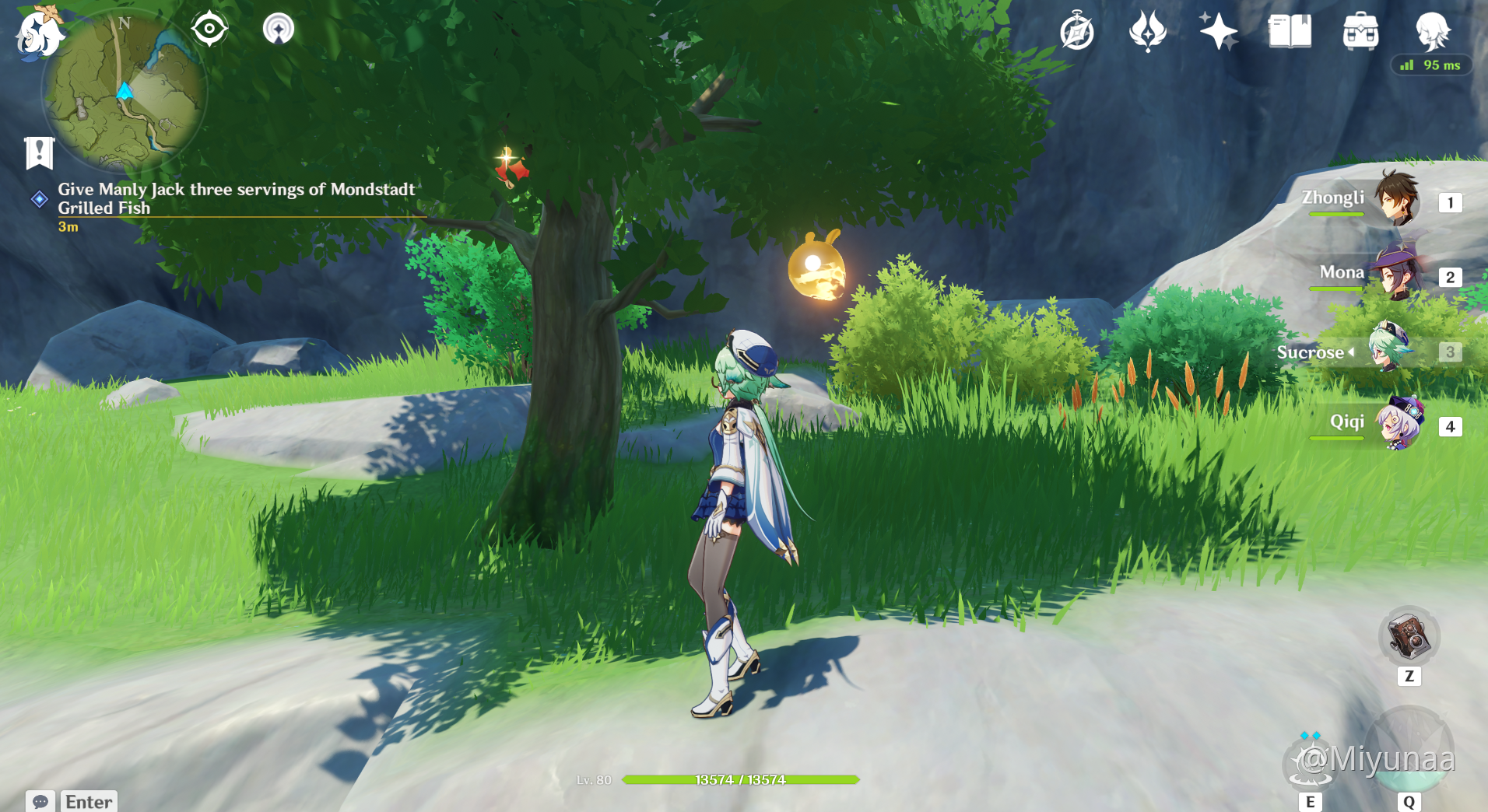Image resolution: width=1488 pixels, height=812 pixels.
Task: Use the Kamera gadget
Action: click(1409, 637)
